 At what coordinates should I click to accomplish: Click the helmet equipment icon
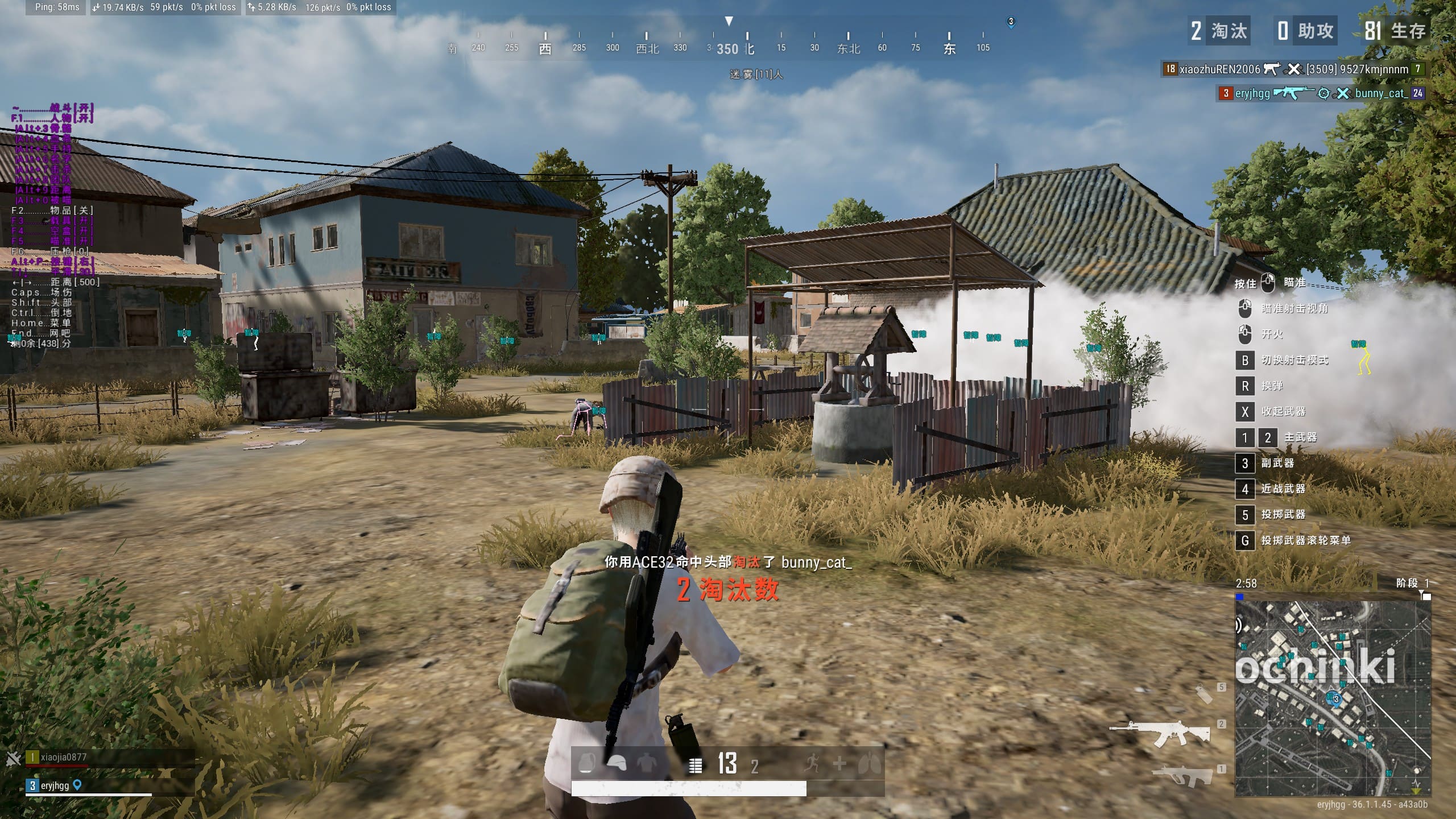pyautogui.click(x=617, y=763)
